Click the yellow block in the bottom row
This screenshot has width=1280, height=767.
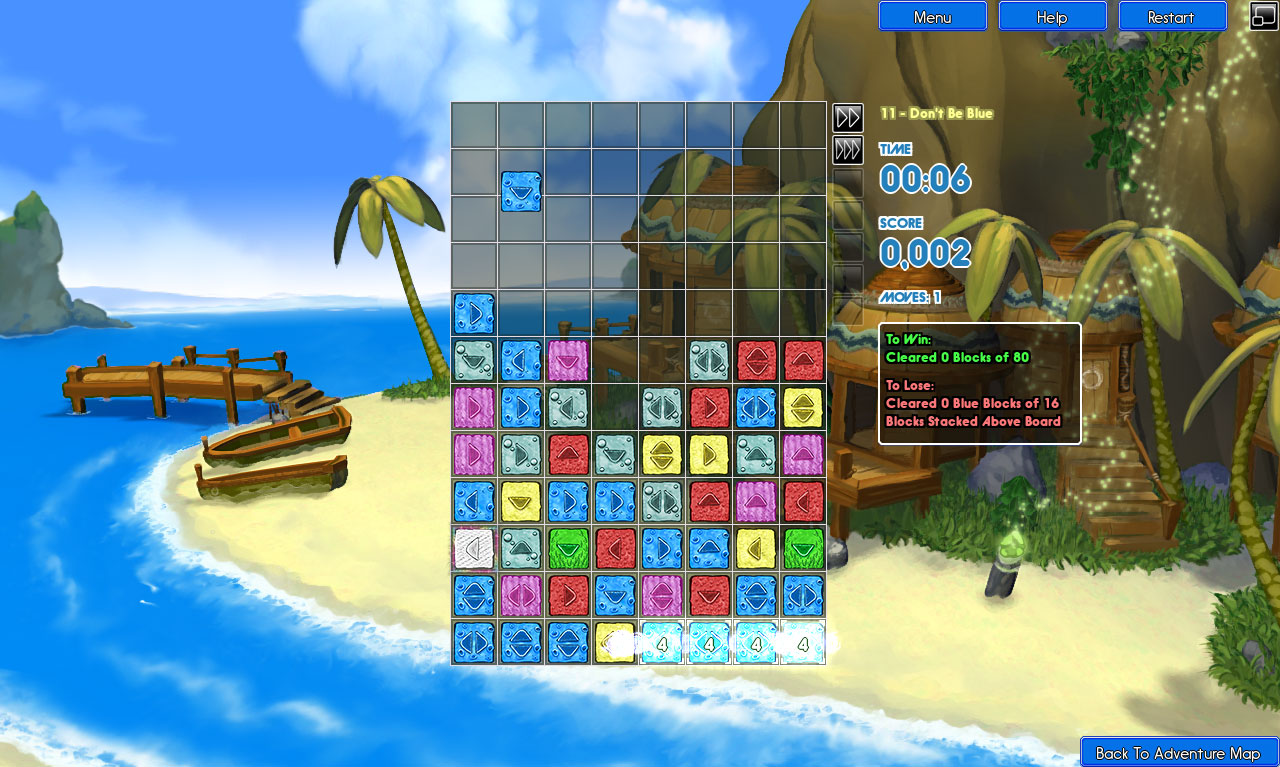(x=615, y=643)
